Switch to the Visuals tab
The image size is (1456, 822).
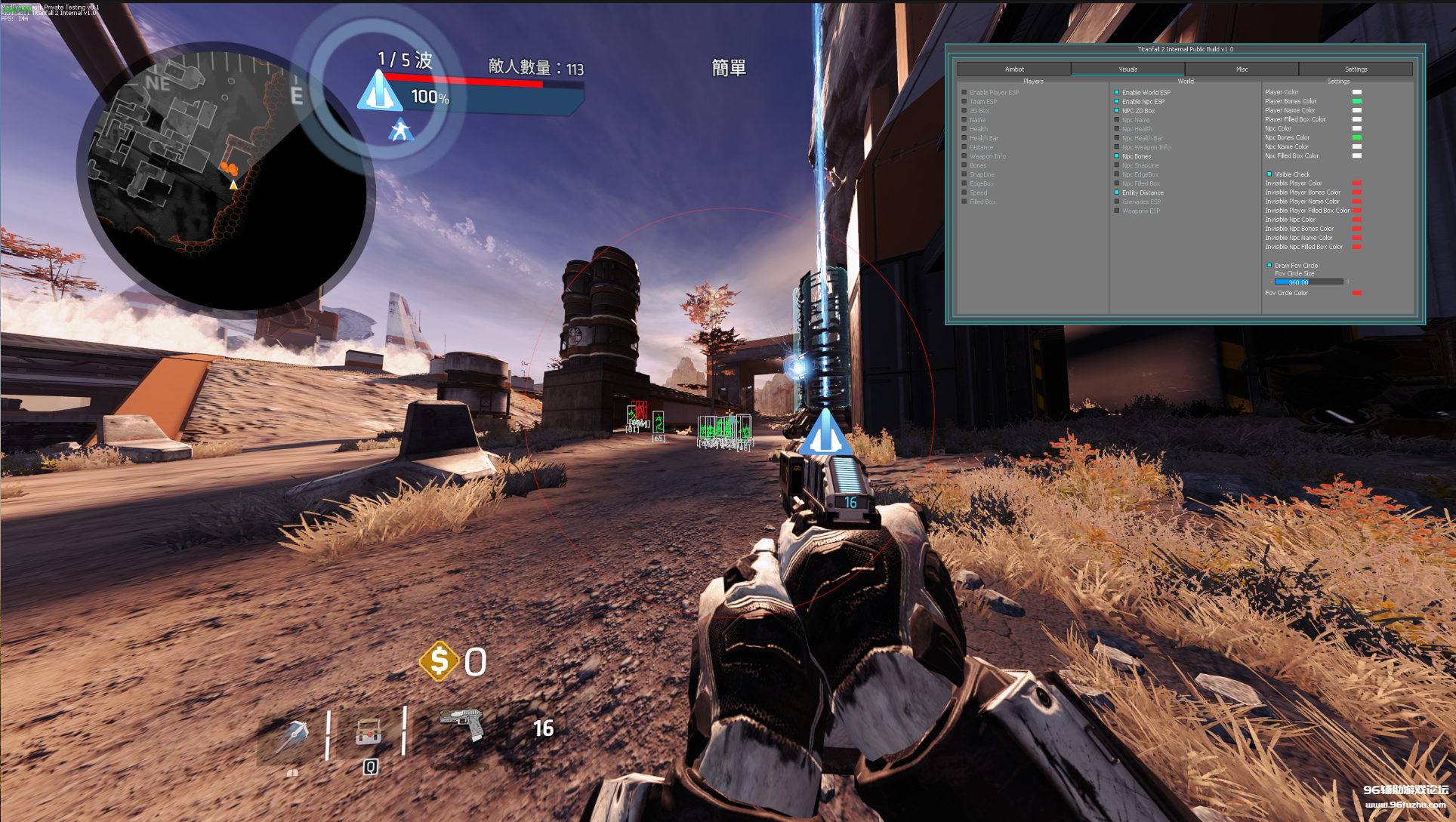point(1127,69)
